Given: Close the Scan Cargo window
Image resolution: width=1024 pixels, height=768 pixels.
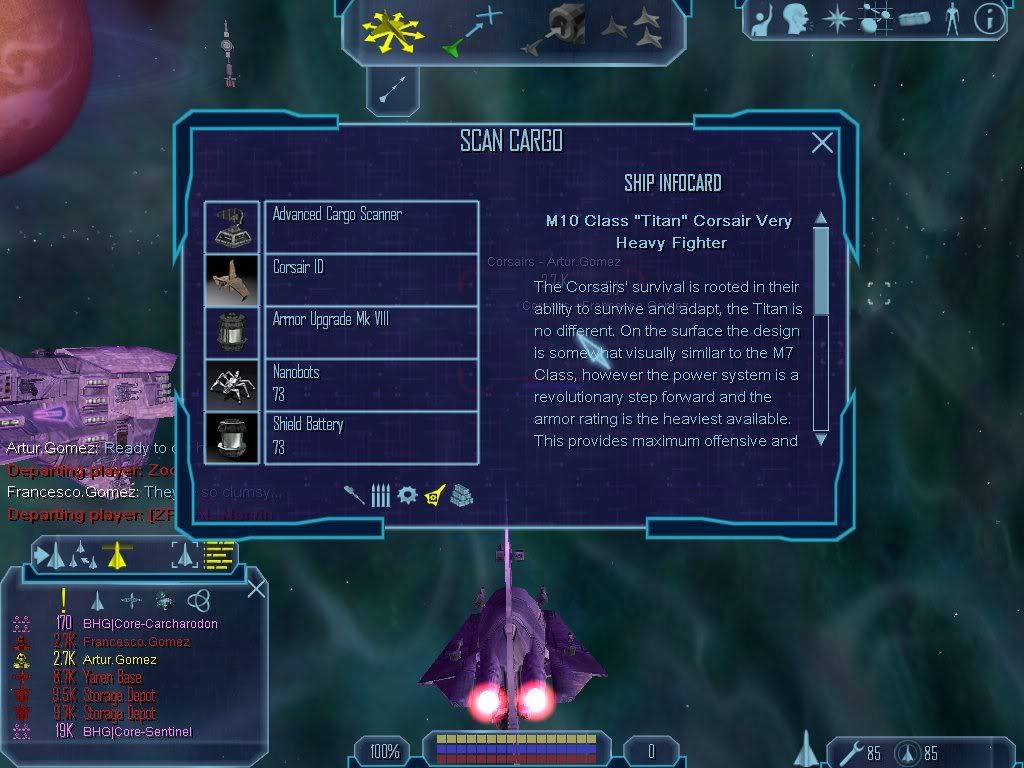Looking at the screenshot, I should click(x=822, y=143).
